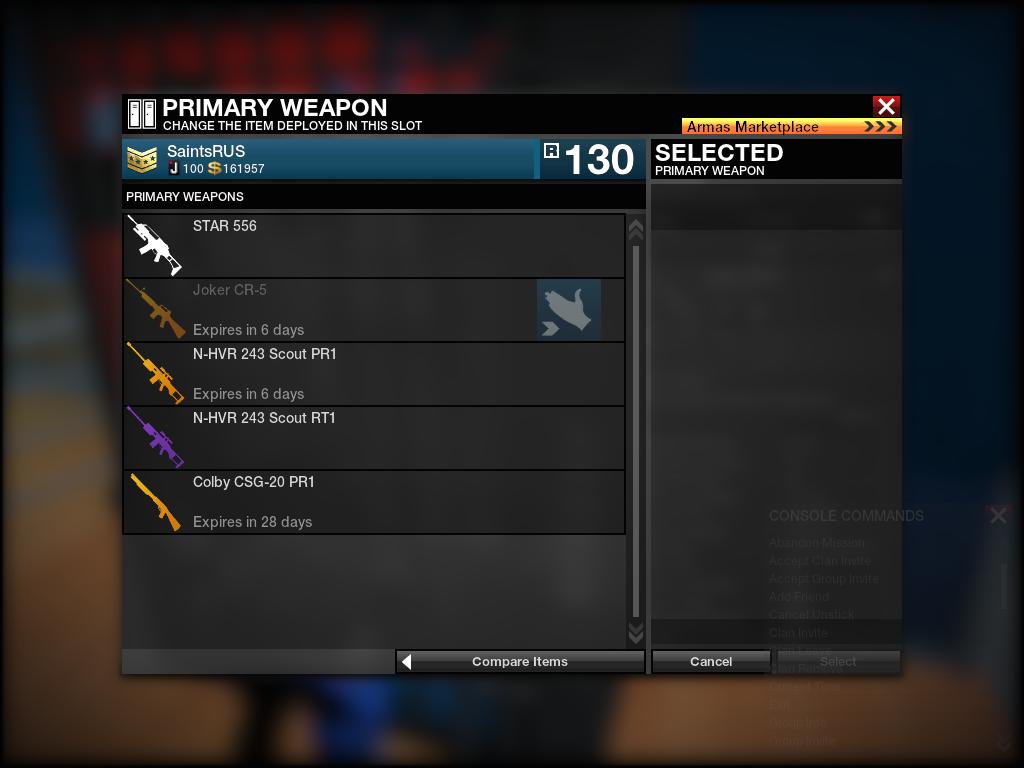Viewport: 1024px width, 768px height.
Task: Select N-HVR 243 Scout PR1
Action: (374, 374)
